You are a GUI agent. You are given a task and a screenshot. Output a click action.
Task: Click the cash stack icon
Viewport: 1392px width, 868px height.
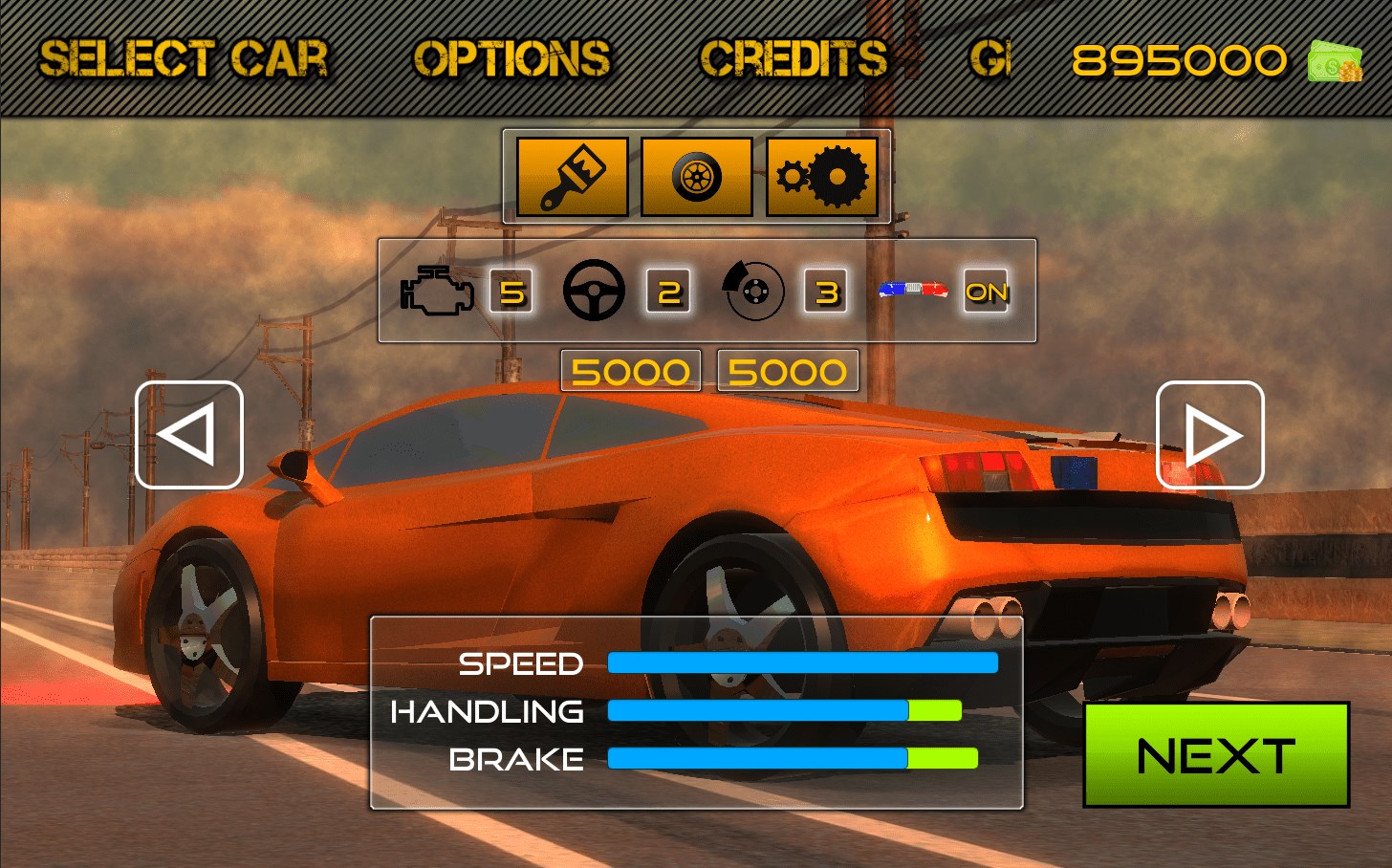pyautogui.click(x=1335, y=61)
